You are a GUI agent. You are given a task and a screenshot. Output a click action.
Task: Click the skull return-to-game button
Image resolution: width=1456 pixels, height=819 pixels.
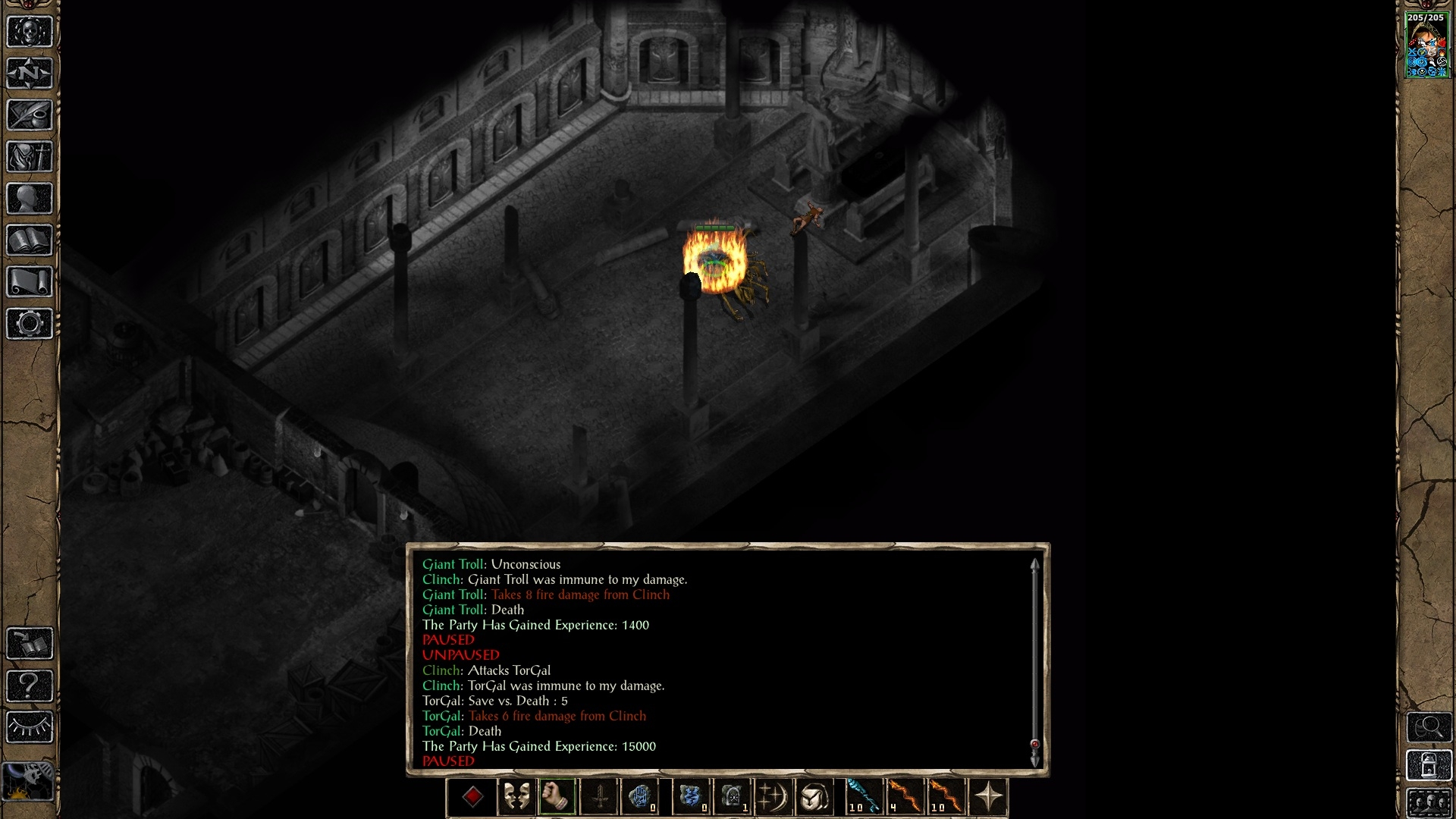tap(30, 33)
